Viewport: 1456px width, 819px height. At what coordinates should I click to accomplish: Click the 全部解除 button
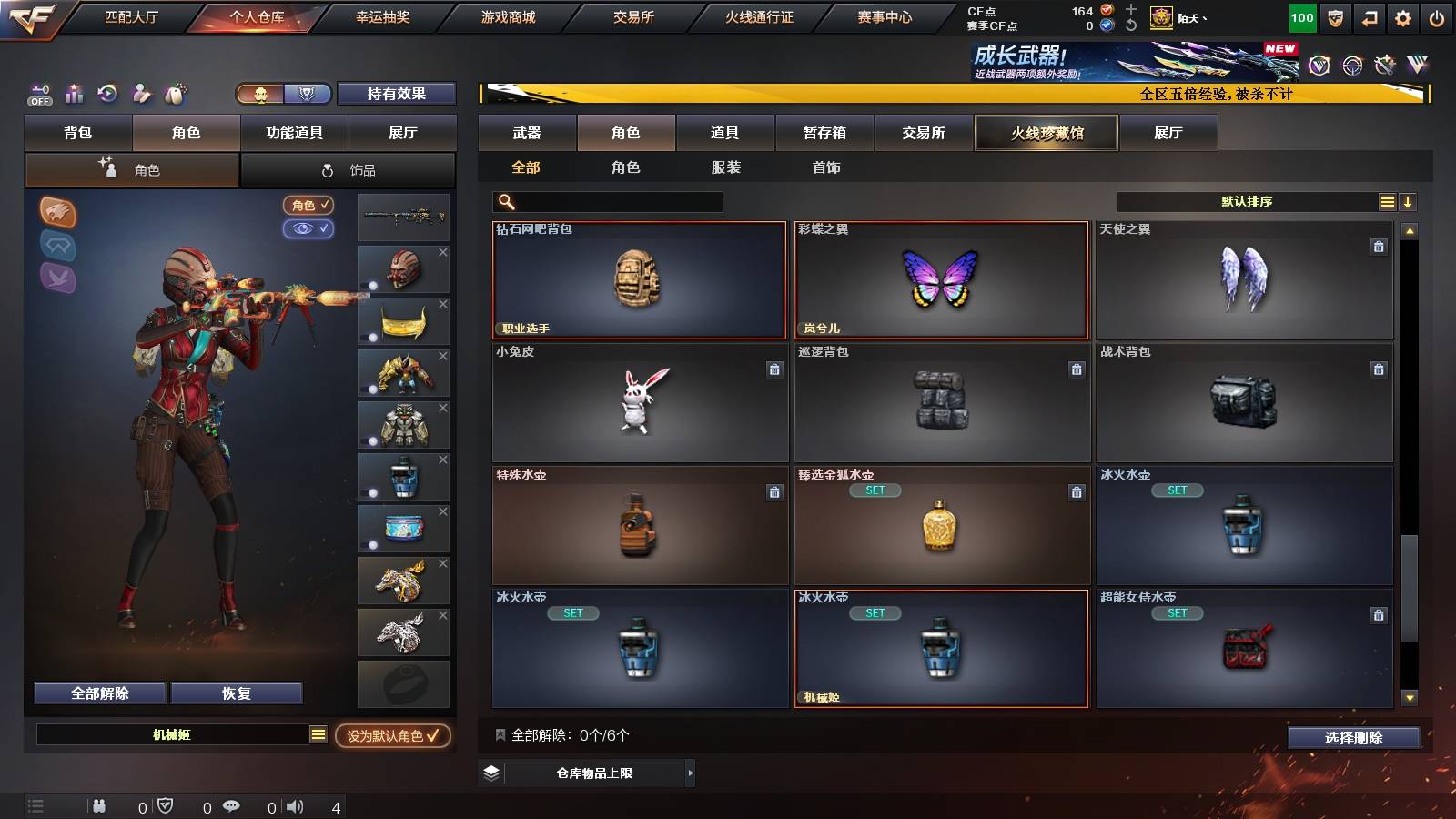(98, 693)
